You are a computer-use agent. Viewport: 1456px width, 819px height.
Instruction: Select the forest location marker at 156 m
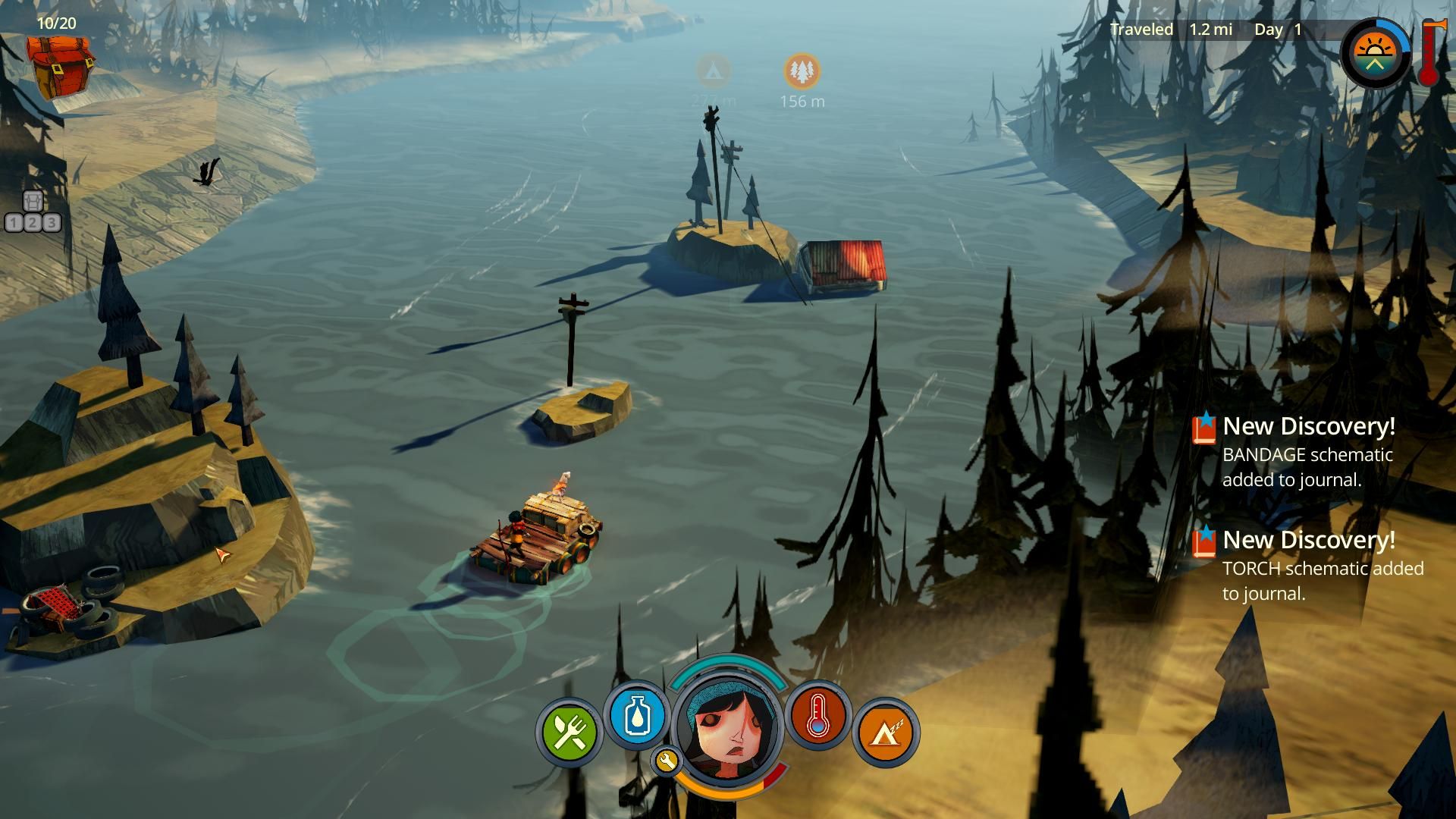[x=802, y=71]
